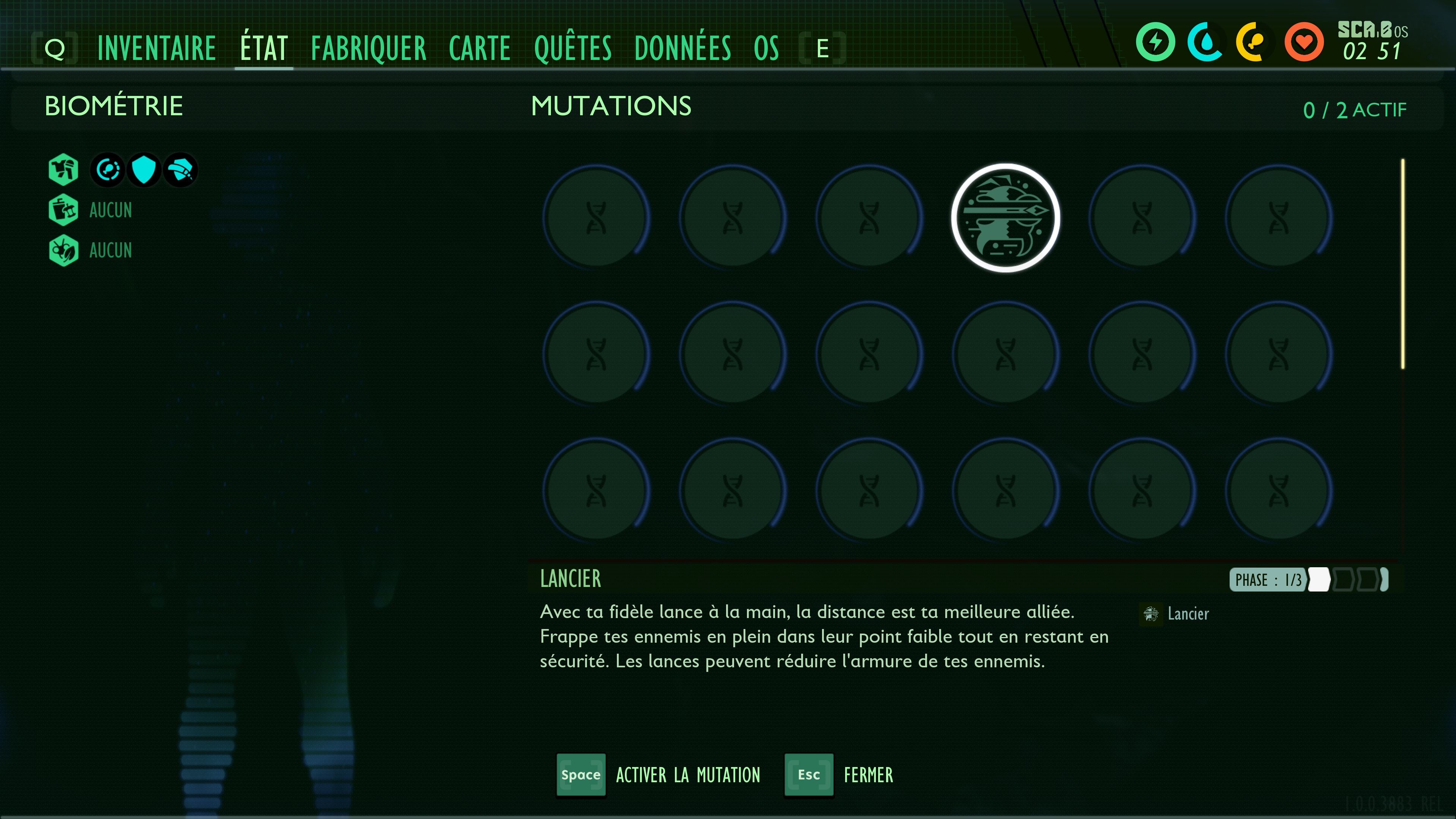1456x819 pixels.
Task: Click the food effects hexagon icon beside AUCUN
Action: click(x=63, y=210)
